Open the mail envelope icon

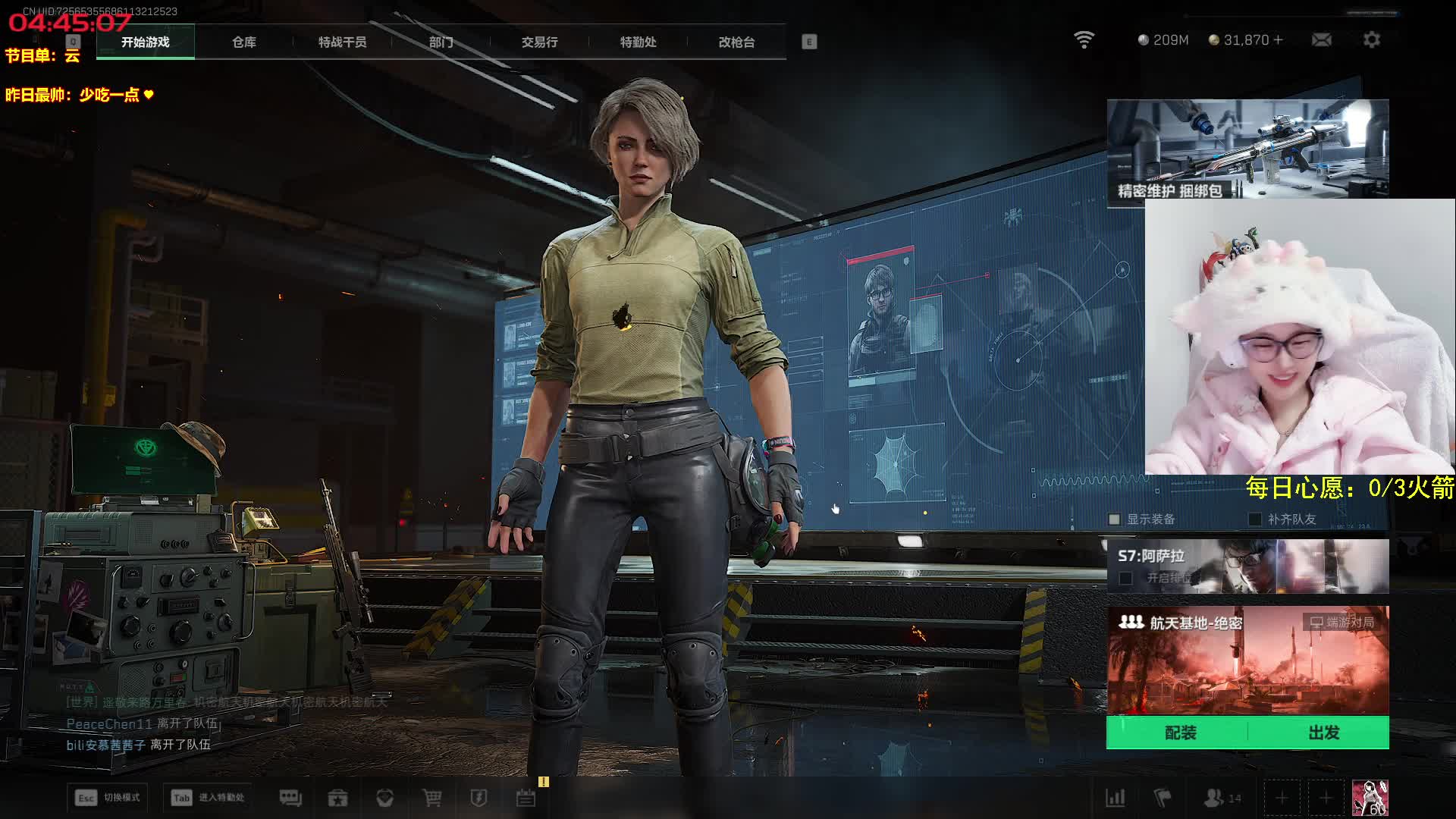(1321, 39)
